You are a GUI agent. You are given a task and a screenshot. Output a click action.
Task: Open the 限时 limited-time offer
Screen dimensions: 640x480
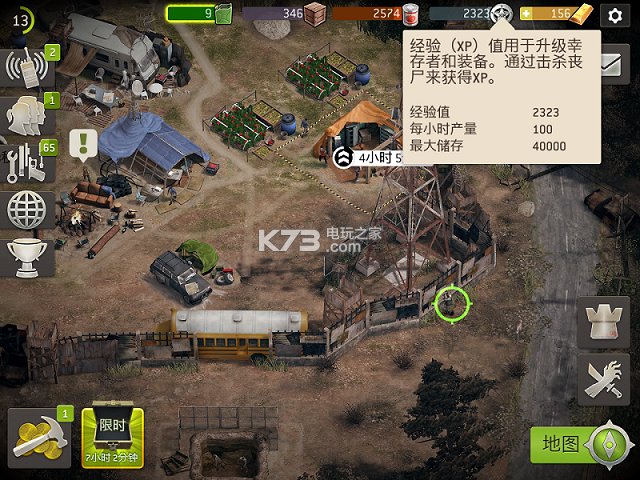pyautogui.click(x=112, y=437)
